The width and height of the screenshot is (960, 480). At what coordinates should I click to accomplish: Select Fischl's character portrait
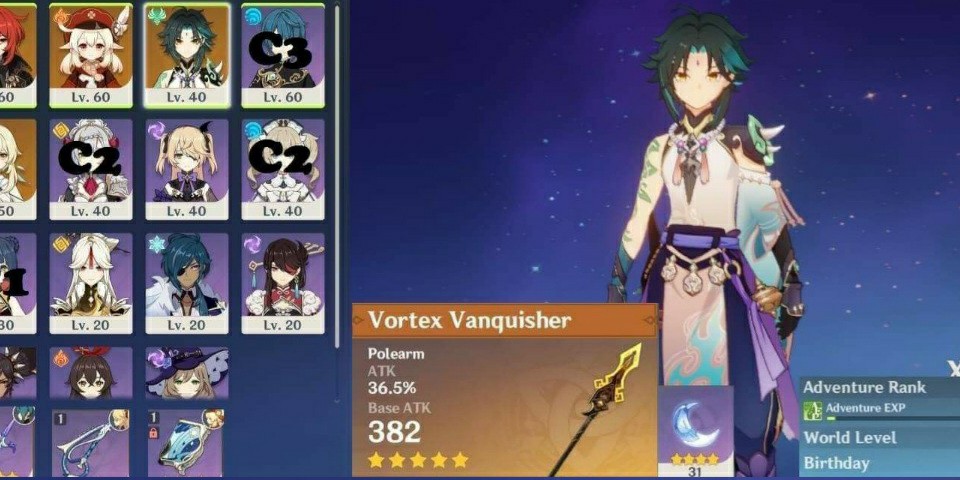[187, 168]
